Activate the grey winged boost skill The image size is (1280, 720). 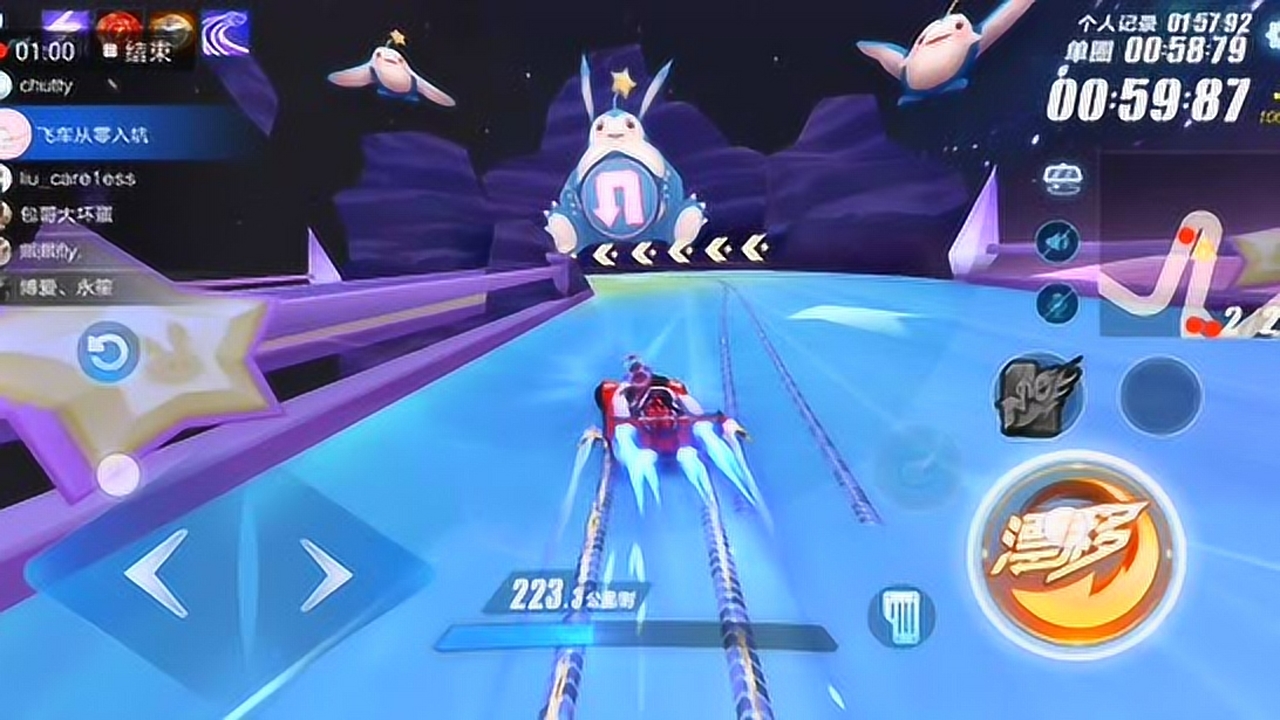coord(1038,394)
